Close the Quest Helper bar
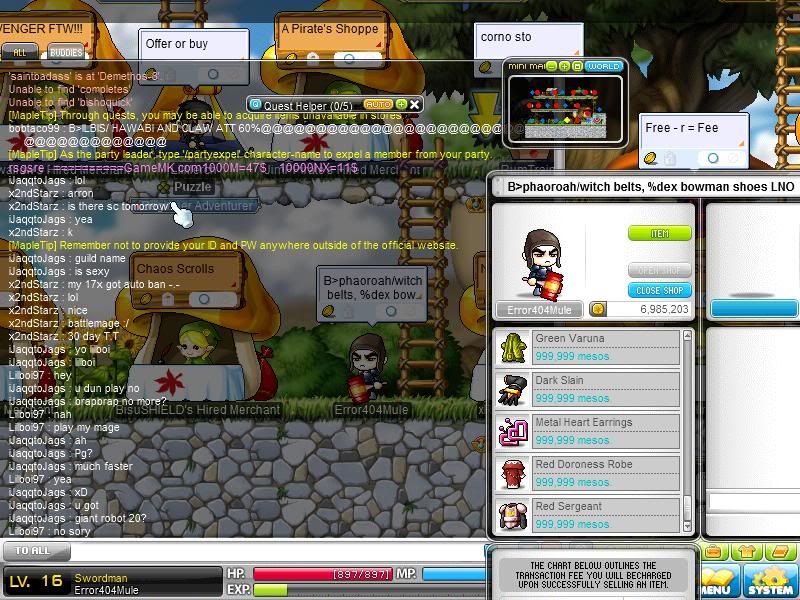This screenshot has width=800, height=600. coord(415,104)
